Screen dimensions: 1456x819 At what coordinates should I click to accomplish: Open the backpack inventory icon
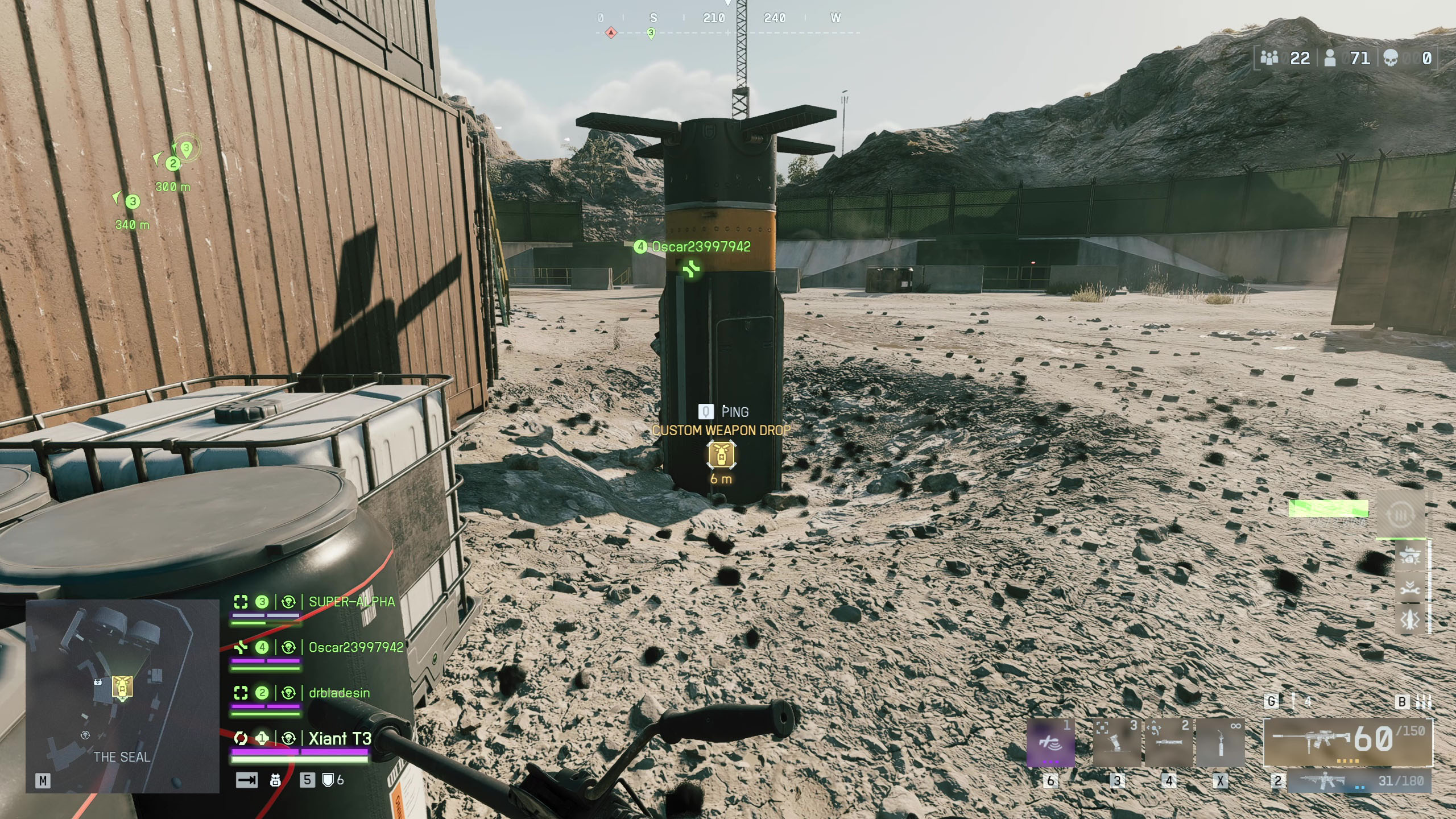click(x=275, y=780)
